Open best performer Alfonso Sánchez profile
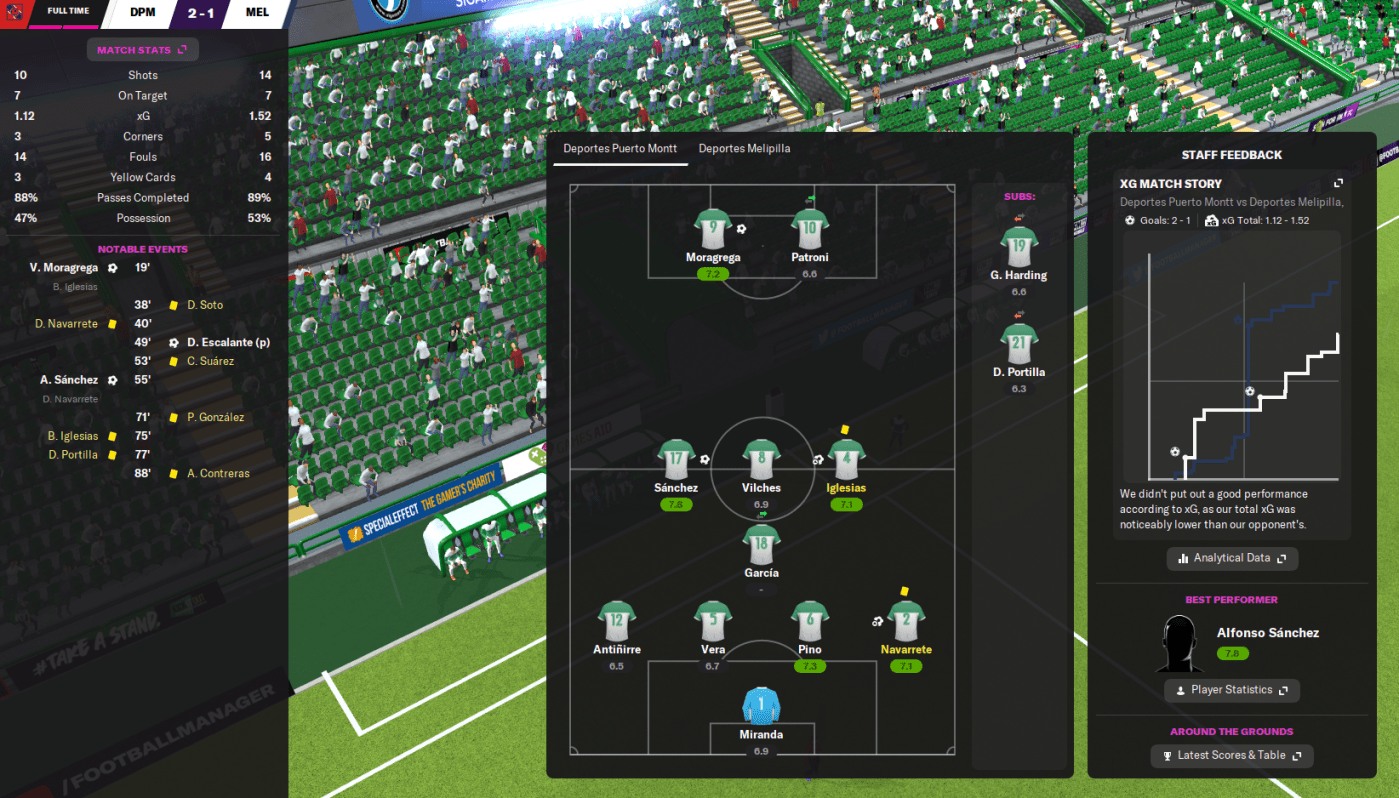The image size is (1399, 798). (1267, 633)
